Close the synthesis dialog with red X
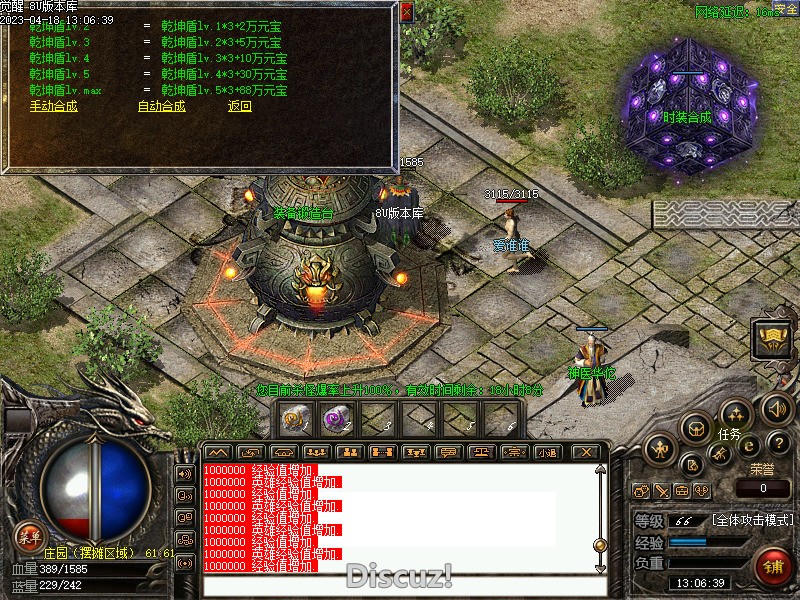The image size is (800, 600). coord(406,12)
